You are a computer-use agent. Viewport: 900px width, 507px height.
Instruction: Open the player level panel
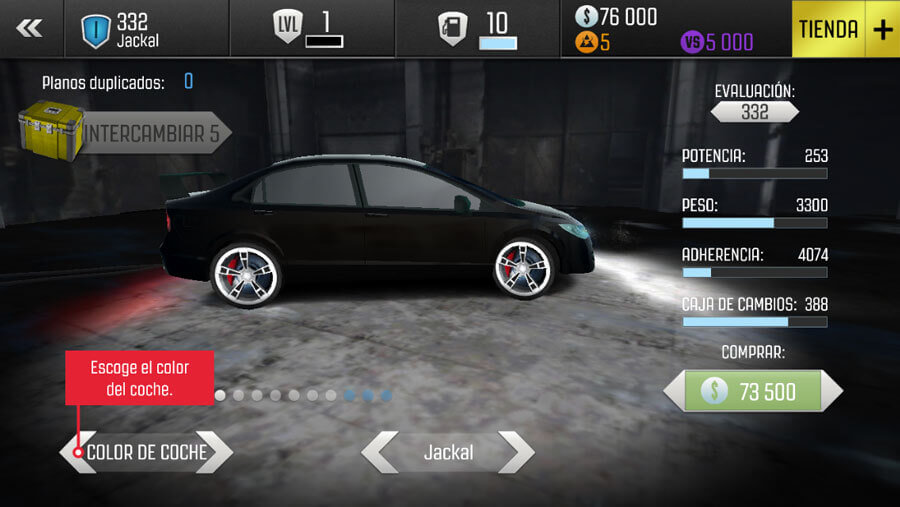click(311, 29)
